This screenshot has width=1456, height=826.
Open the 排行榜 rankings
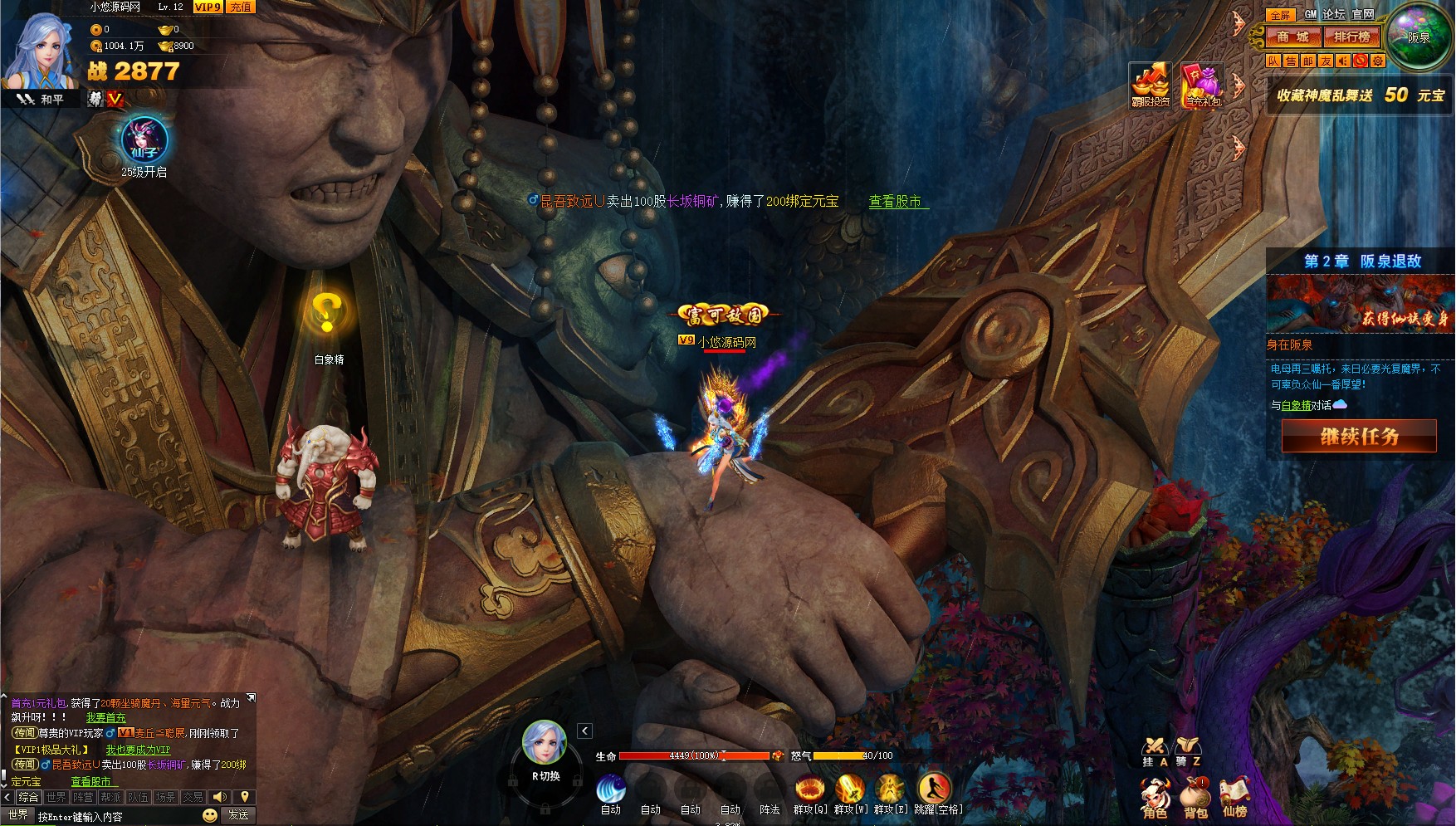[1351, 37]
